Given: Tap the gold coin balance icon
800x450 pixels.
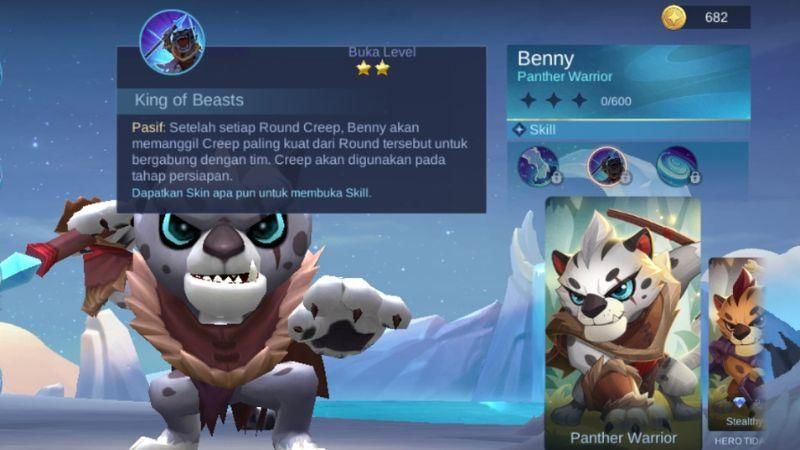Looking at the screenshot, I should (674, 17).
